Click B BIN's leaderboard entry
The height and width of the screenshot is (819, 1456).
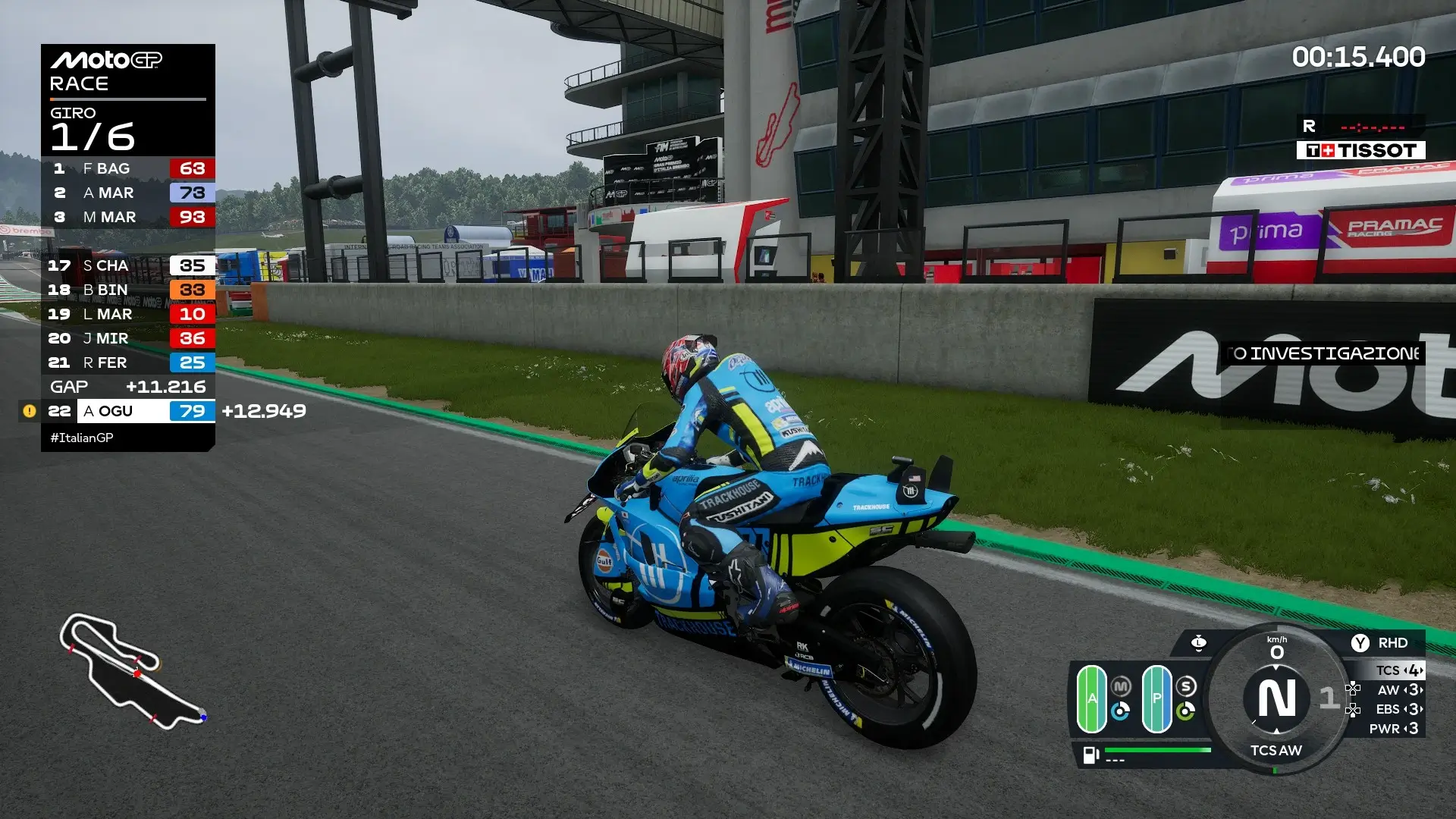point(127,290)
